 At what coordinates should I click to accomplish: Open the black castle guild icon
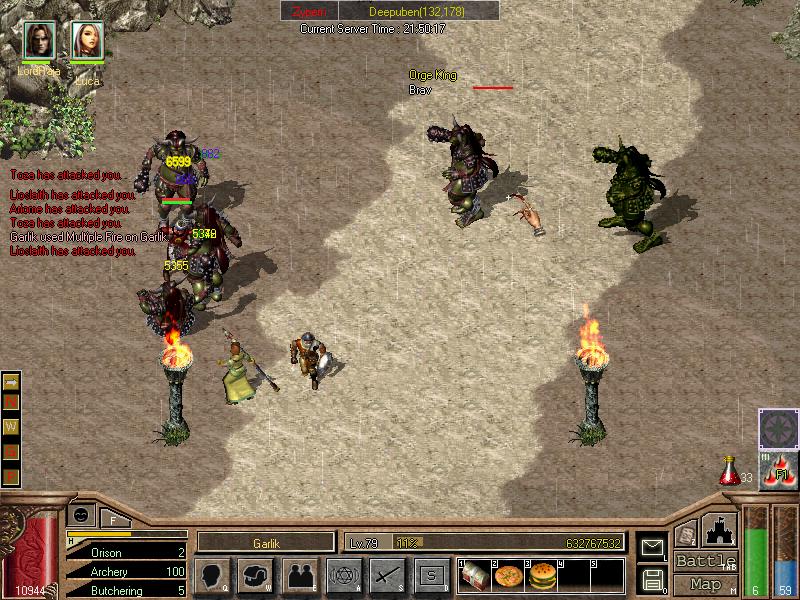pyautogui.click(x=721, y=529)
